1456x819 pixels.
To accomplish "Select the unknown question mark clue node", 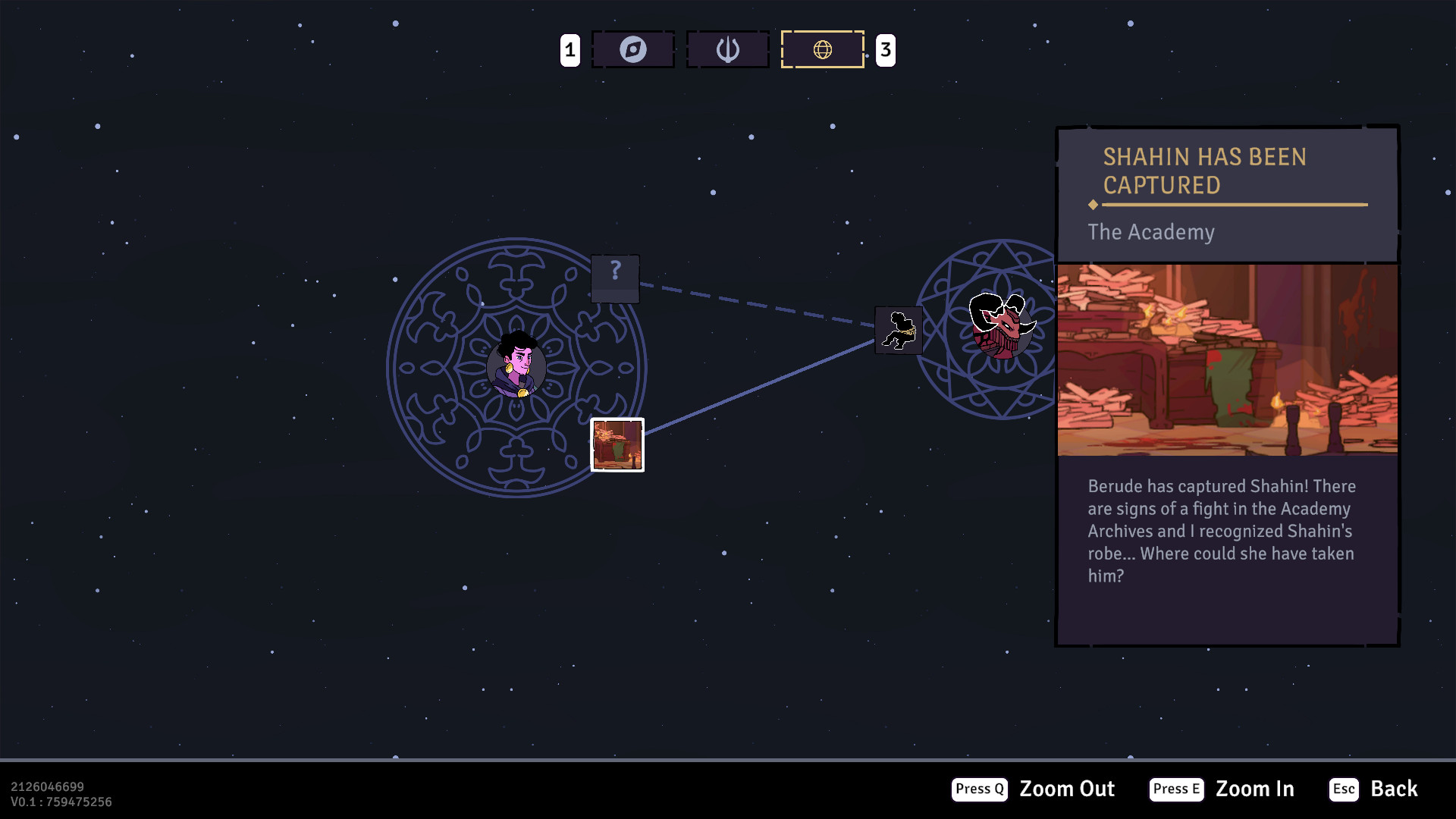I will point(615,278).
